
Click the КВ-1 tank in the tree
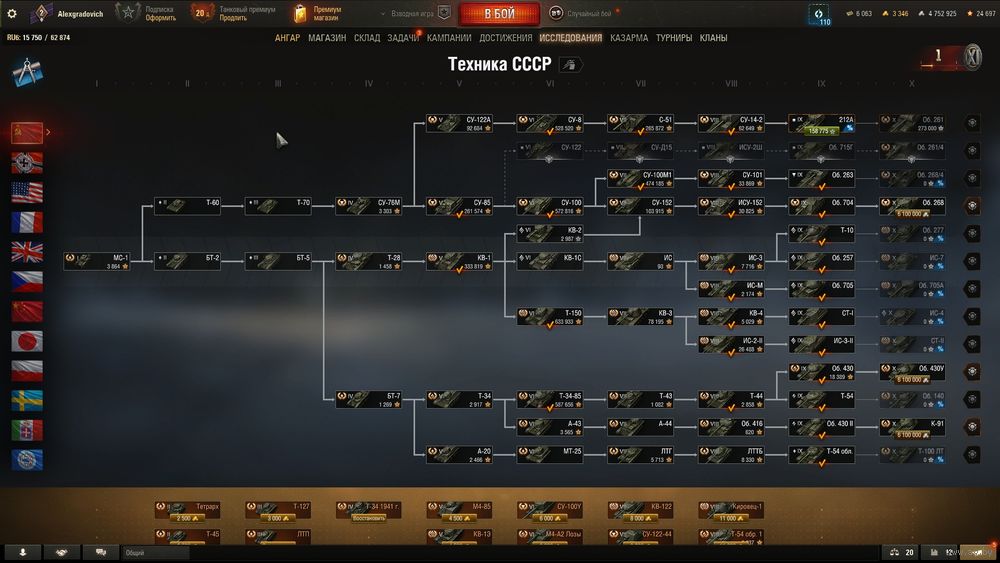tap(460, 262)
